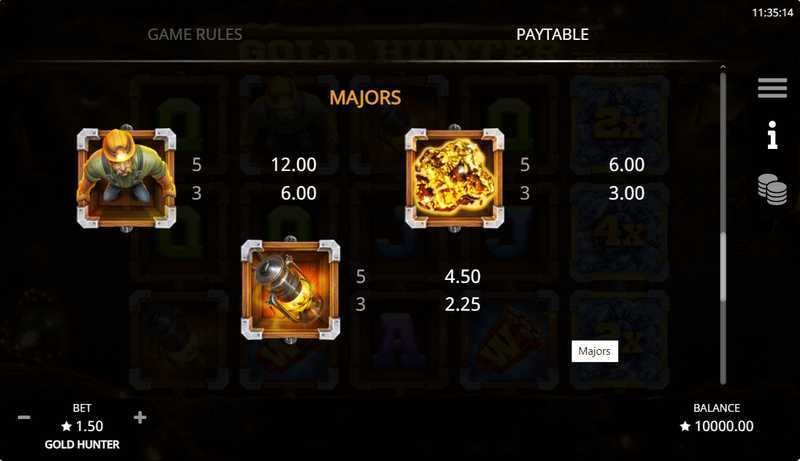
Task: Decrease the bet with the minus button
Action: click(25, 417)
